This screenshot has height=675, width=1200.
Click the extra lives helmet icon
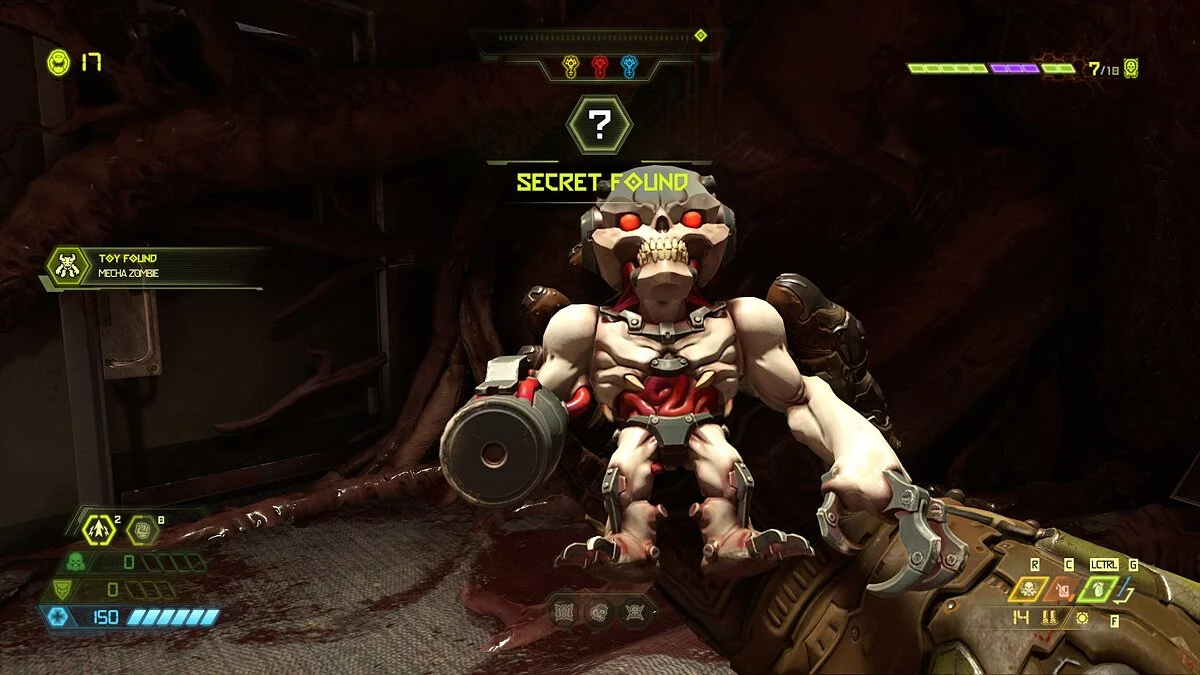click(59, 62)
